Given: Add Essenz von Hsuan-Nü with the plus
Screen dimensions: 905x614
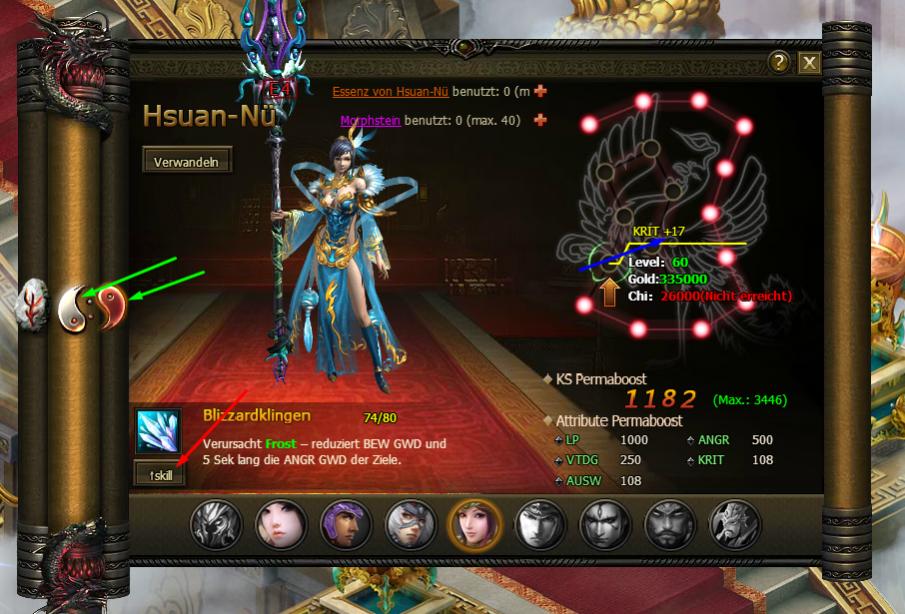Looking at the screenshot, I should pos(541,91).
